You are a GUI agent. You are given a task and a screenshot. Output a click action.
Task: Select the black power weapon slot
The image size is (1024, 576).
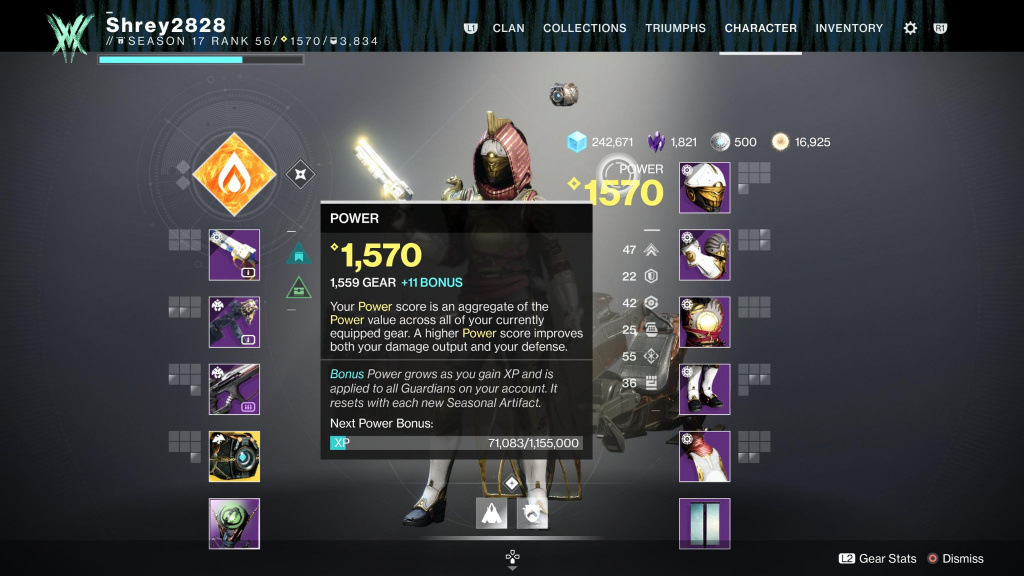[x=234, y=389]
